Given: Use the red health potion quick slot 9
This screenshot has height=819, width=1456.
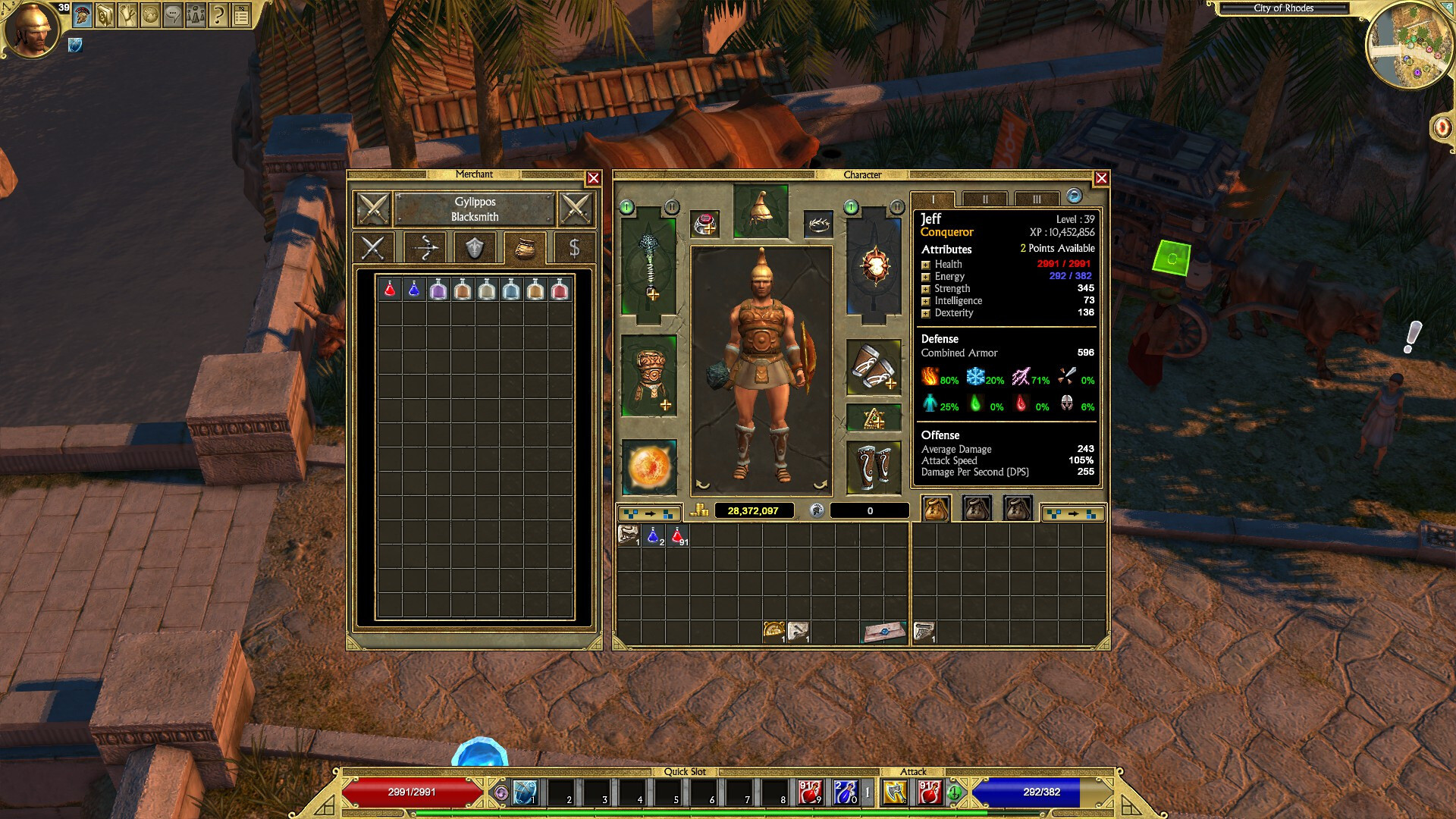Looking at the screenshot, I should [809, 792].
